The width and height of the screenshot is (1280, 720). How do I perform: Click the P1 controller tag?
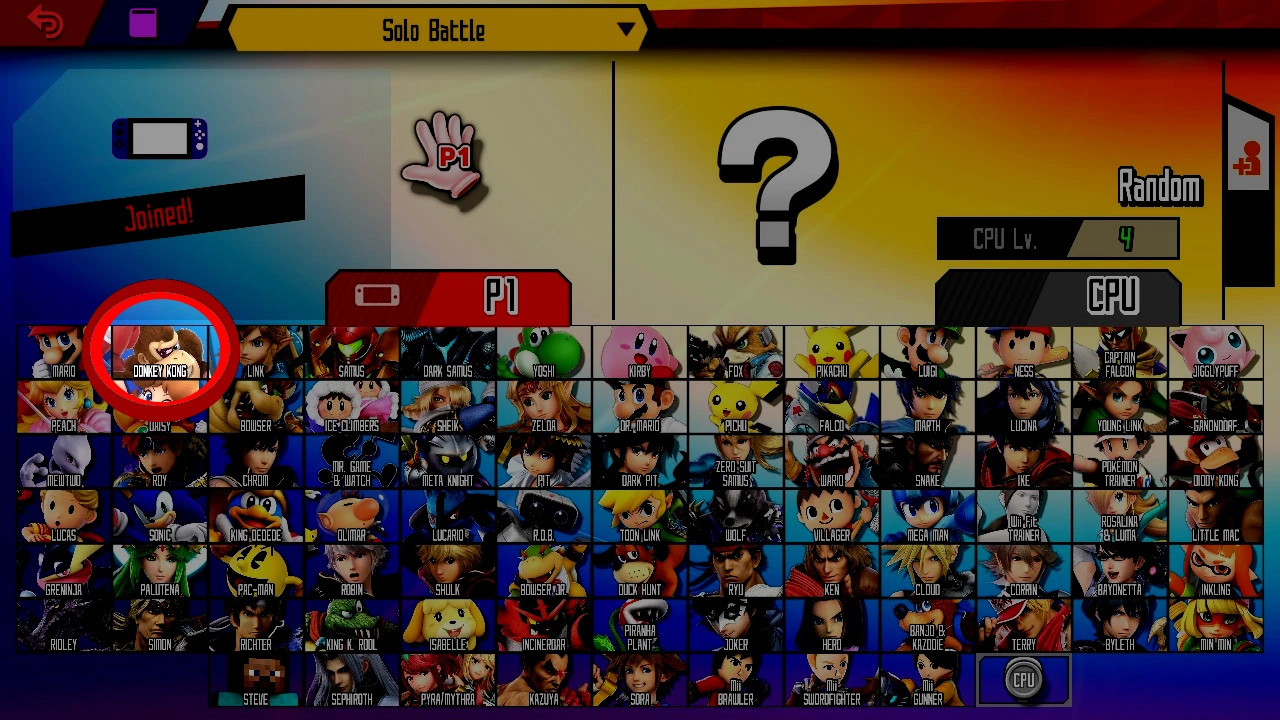447,295
